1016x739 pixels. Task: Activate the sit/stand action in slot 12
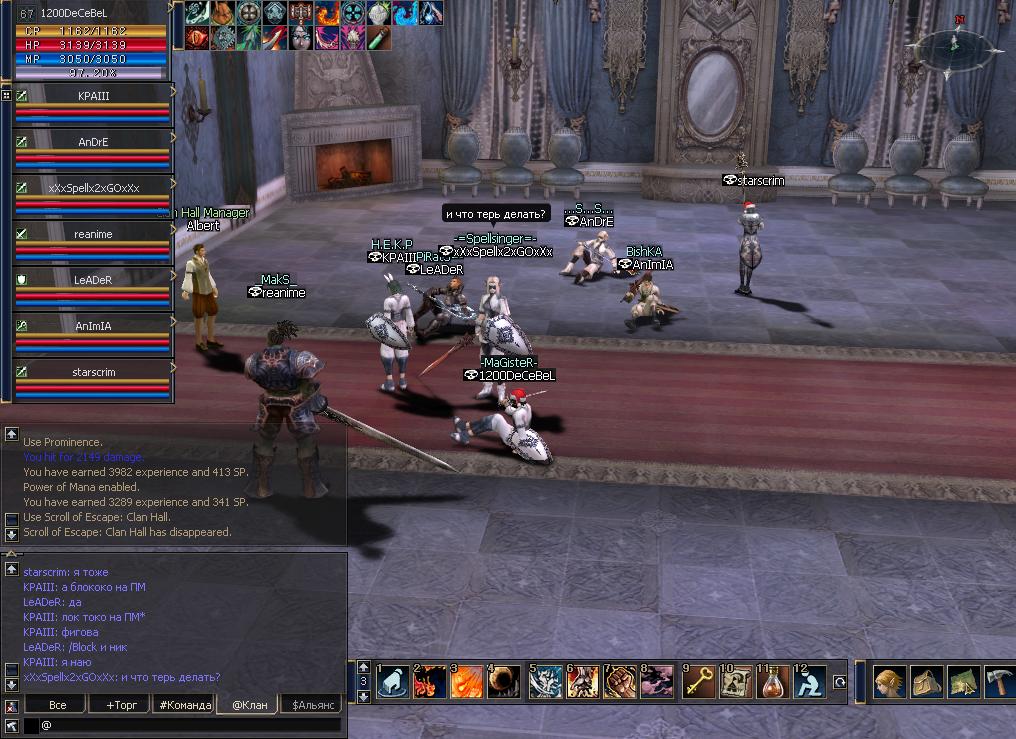click(809, 682)
